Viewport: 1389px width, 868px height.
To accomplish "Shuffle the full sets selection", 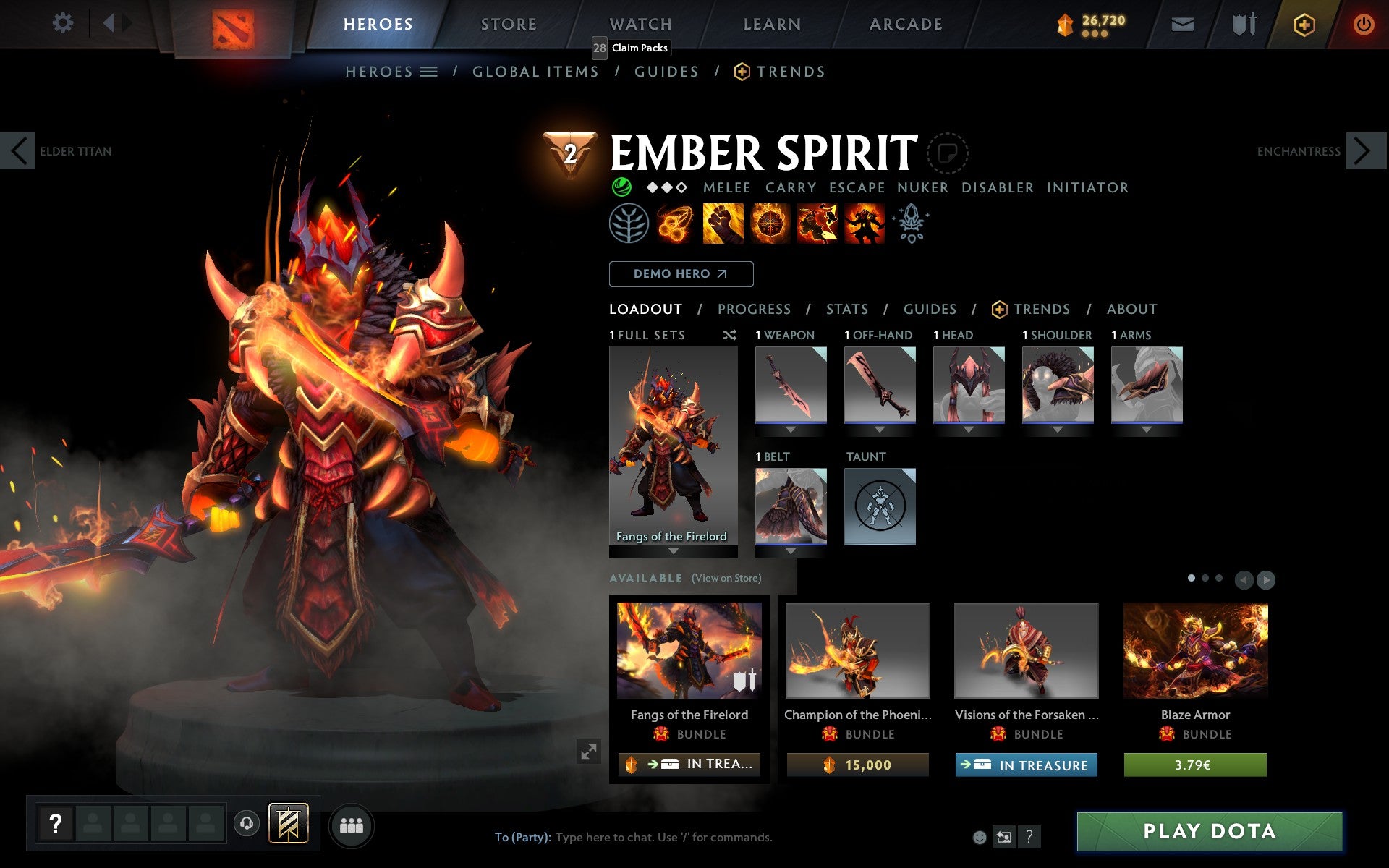I will pos(730,335).
